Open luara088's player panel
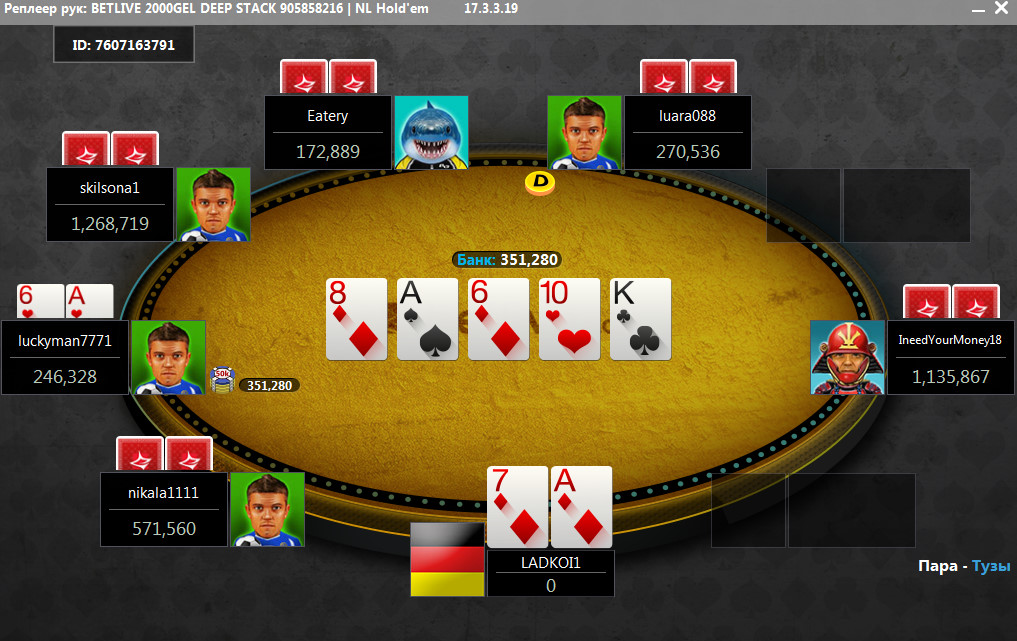The image size is (1017, 641). pyautogui.click(x=687, y=132)
